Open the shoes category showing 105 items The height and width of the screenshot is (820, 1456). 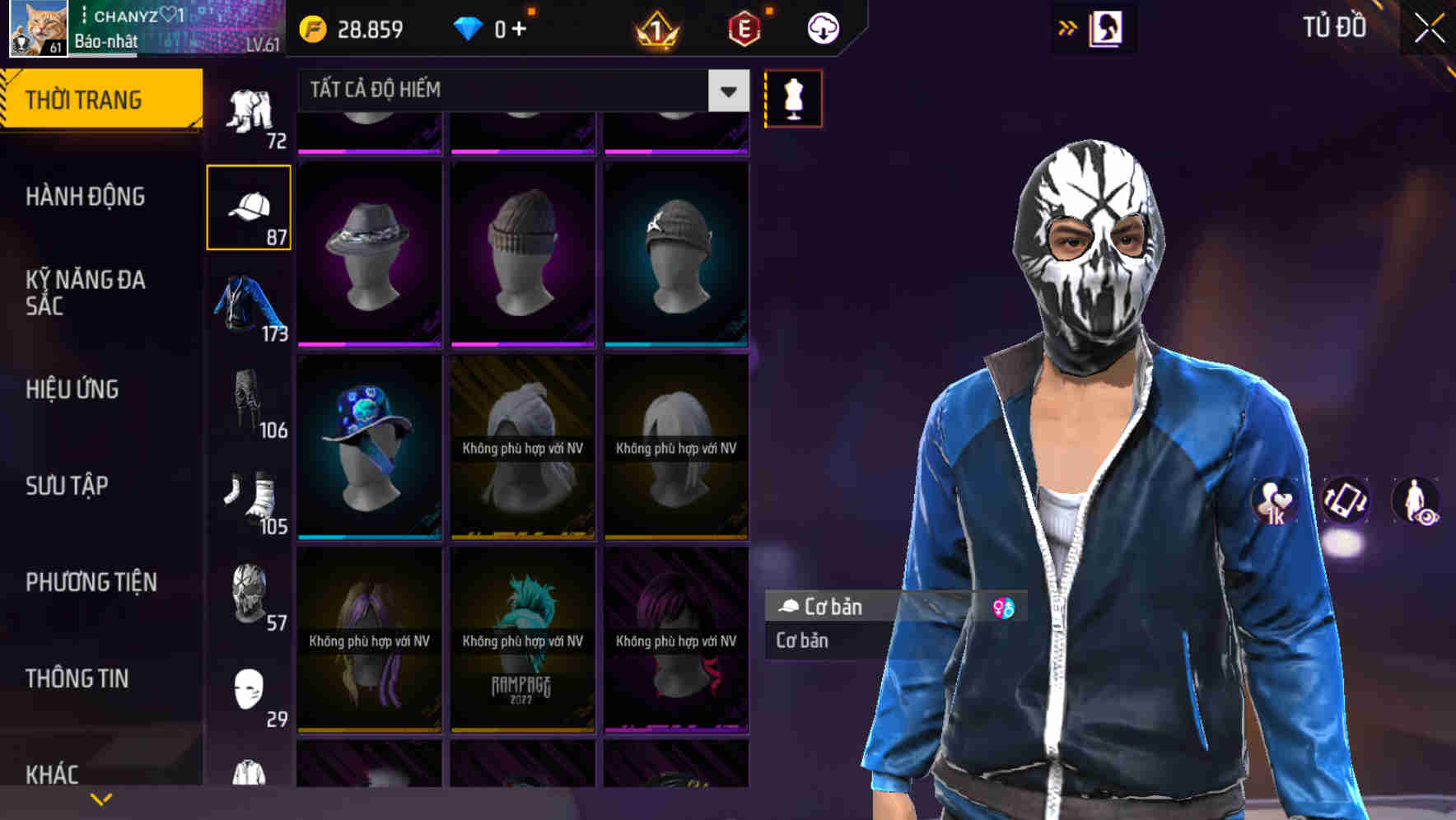(247, 496)
